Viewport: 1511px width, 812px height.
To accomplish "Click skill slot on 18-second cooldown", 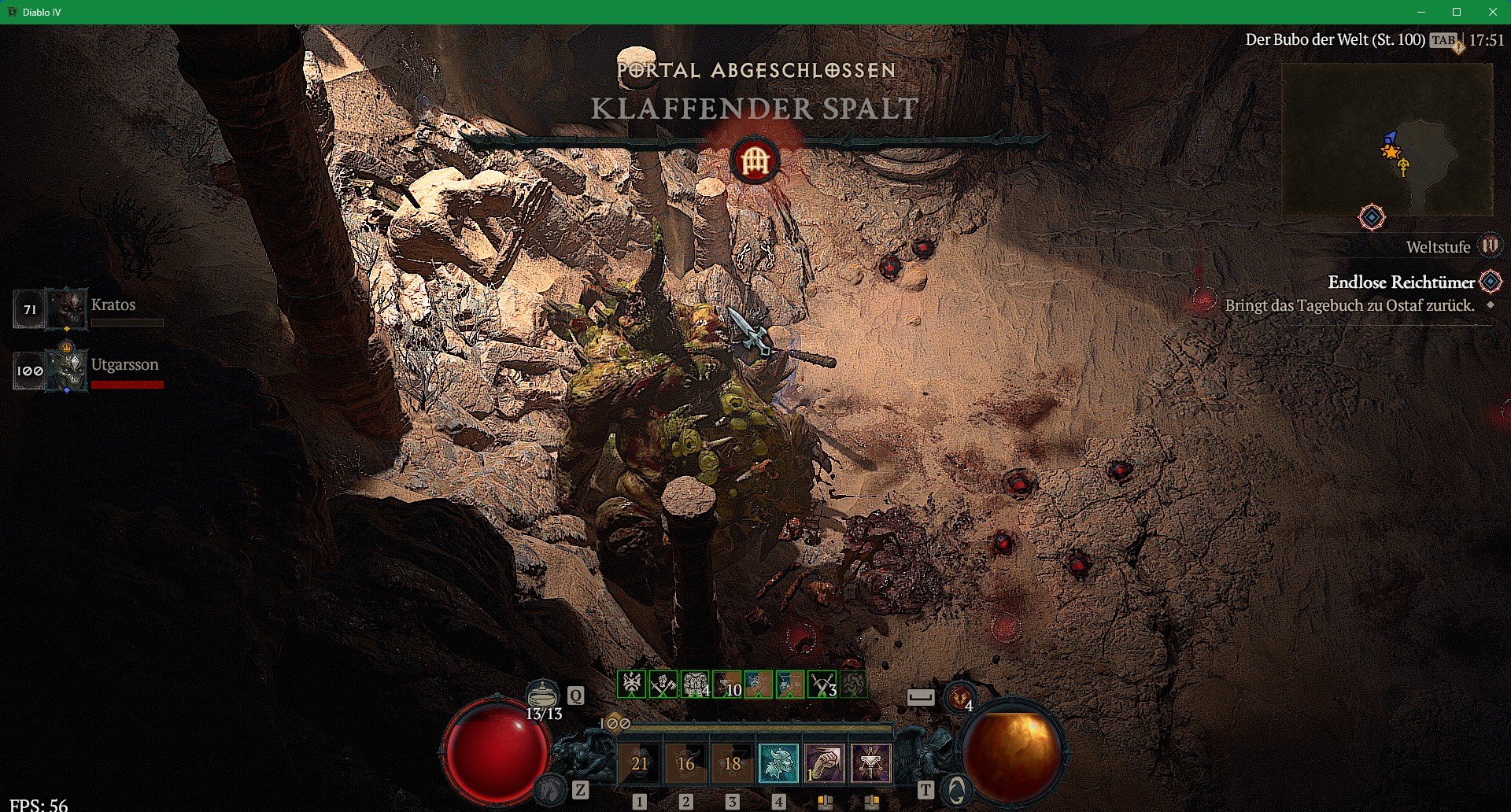I will pos(732,762).
